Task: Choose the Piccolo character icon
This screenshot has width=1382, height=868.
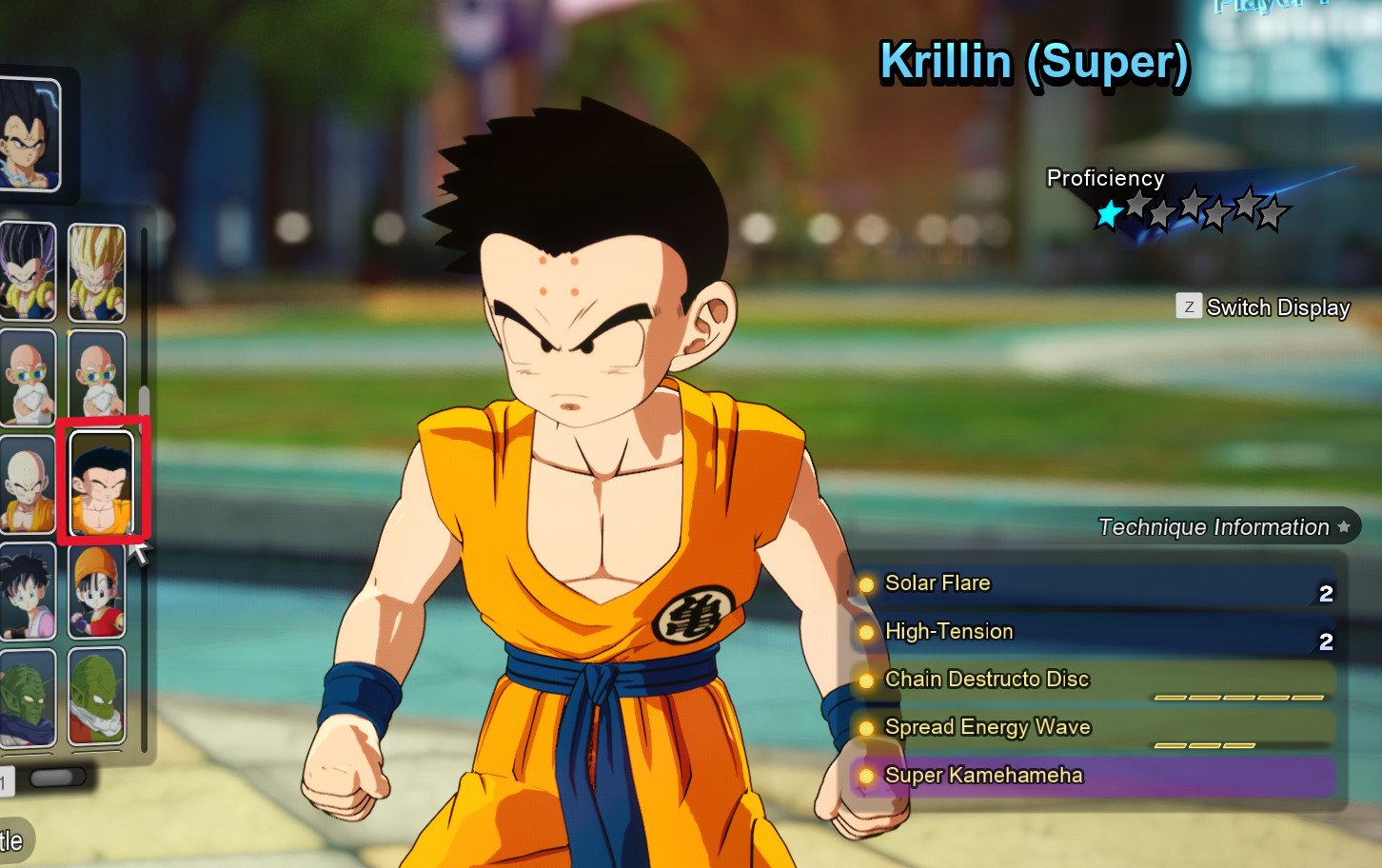Action: 29,698
